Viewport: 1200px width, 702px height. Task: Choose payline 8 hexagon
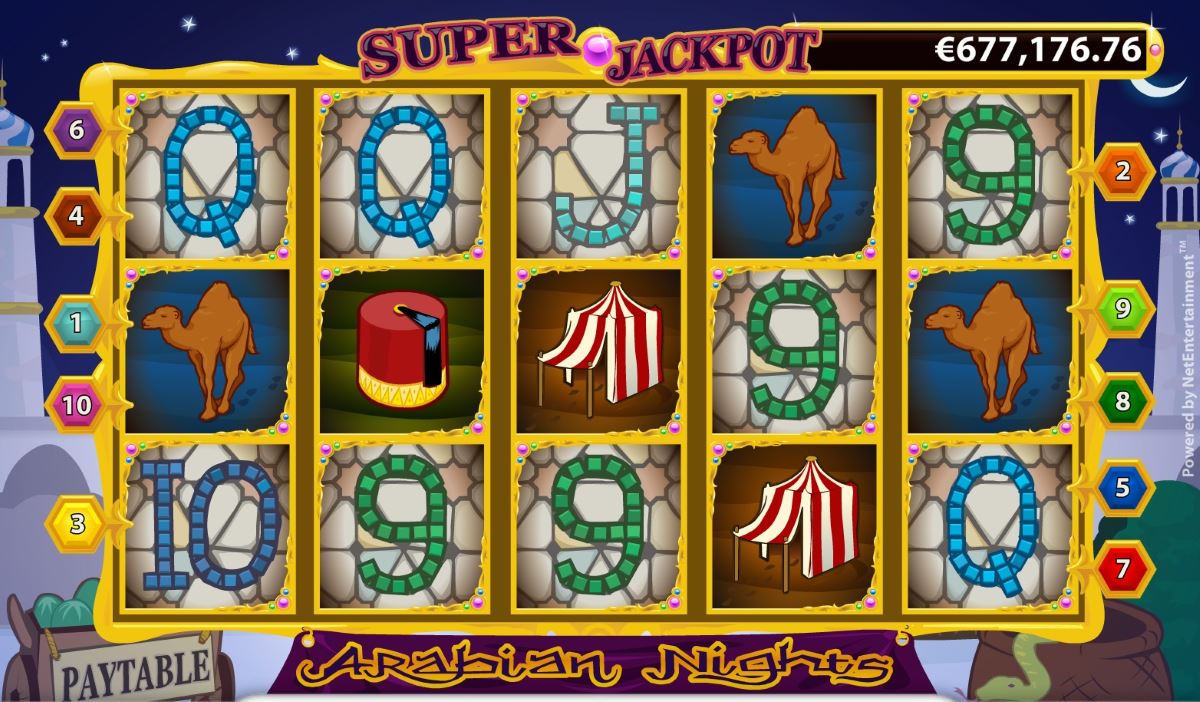(x=1123, y=402)
